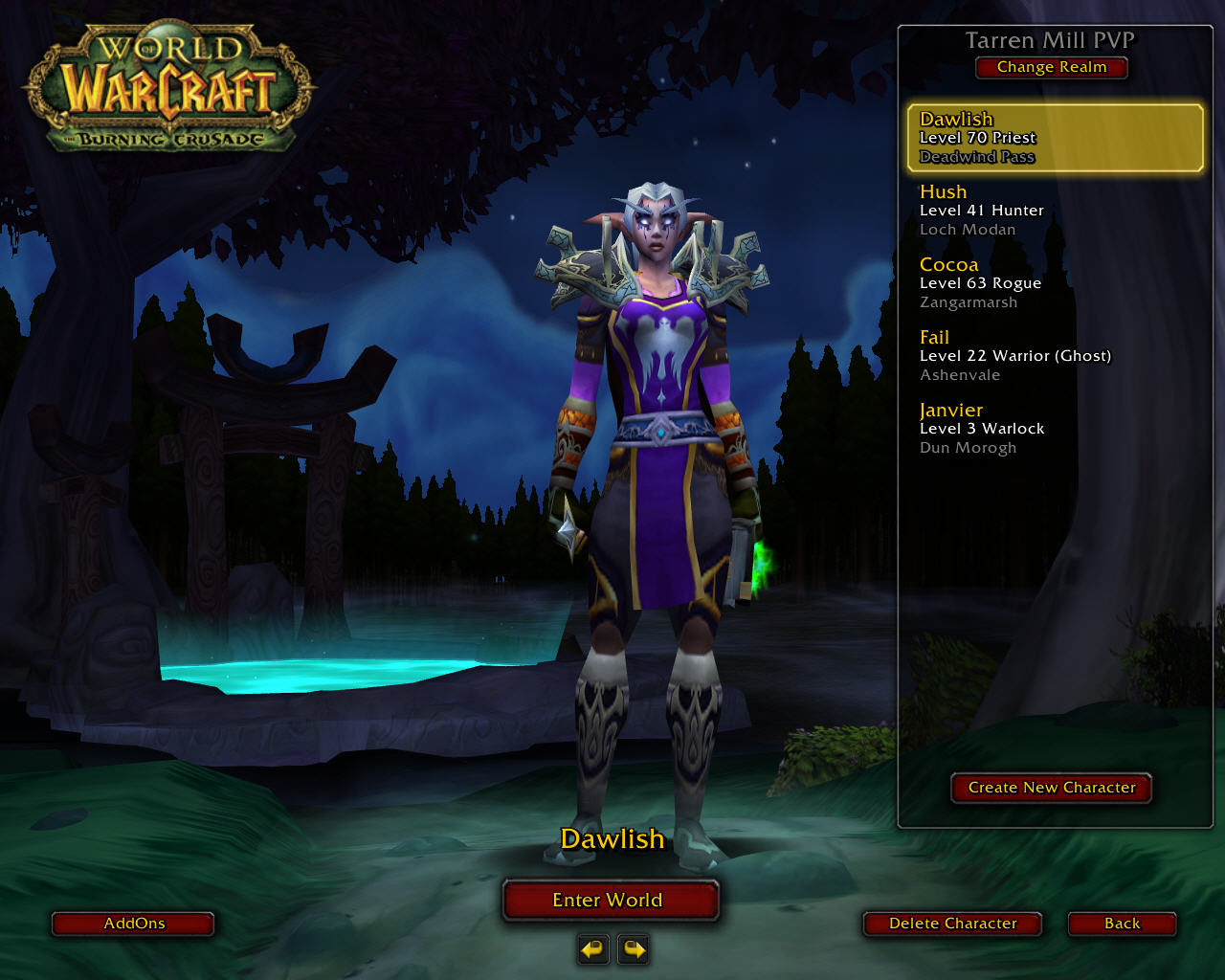Choose Janvier the level 3 Warlock
The height and width of the screenshot is (980, 1225).
1053,429
